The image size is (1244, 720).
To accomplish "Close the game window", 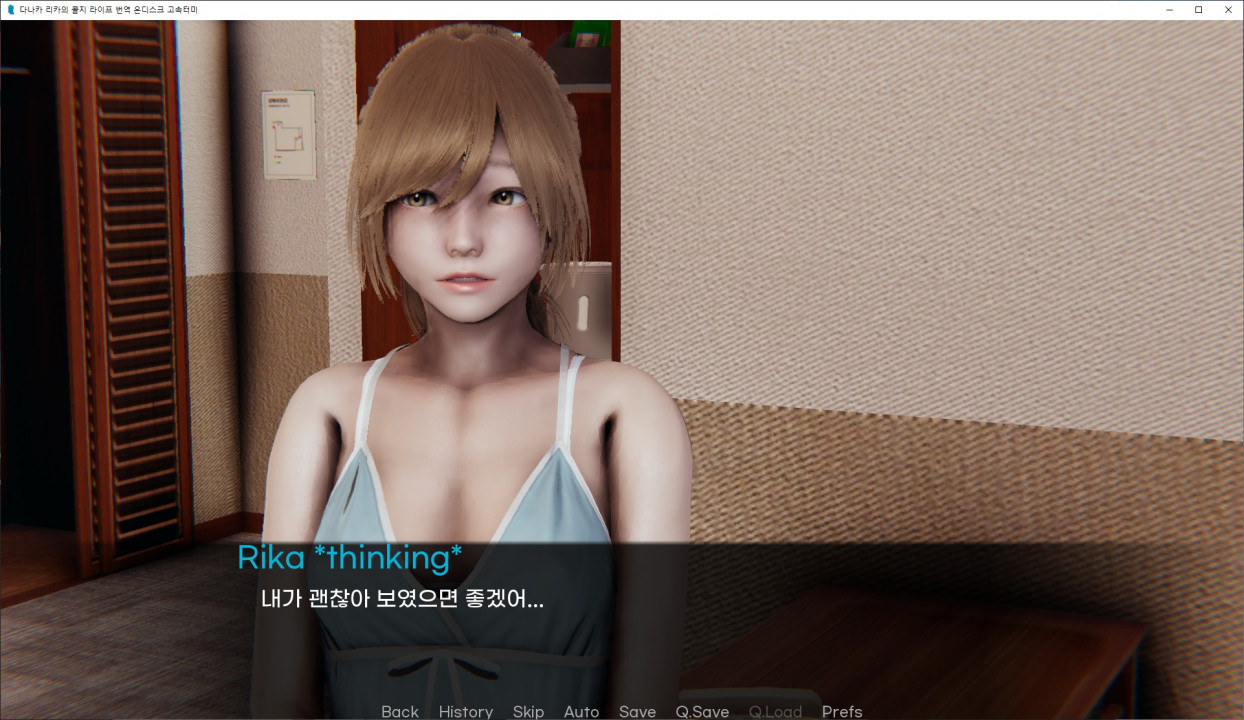I will tap(1228, 9).
